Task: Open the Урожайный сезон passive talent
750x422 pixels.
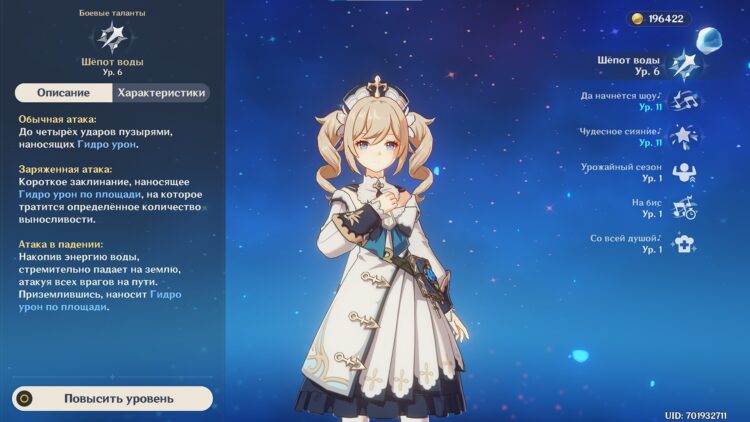Action: coord(685,172)
